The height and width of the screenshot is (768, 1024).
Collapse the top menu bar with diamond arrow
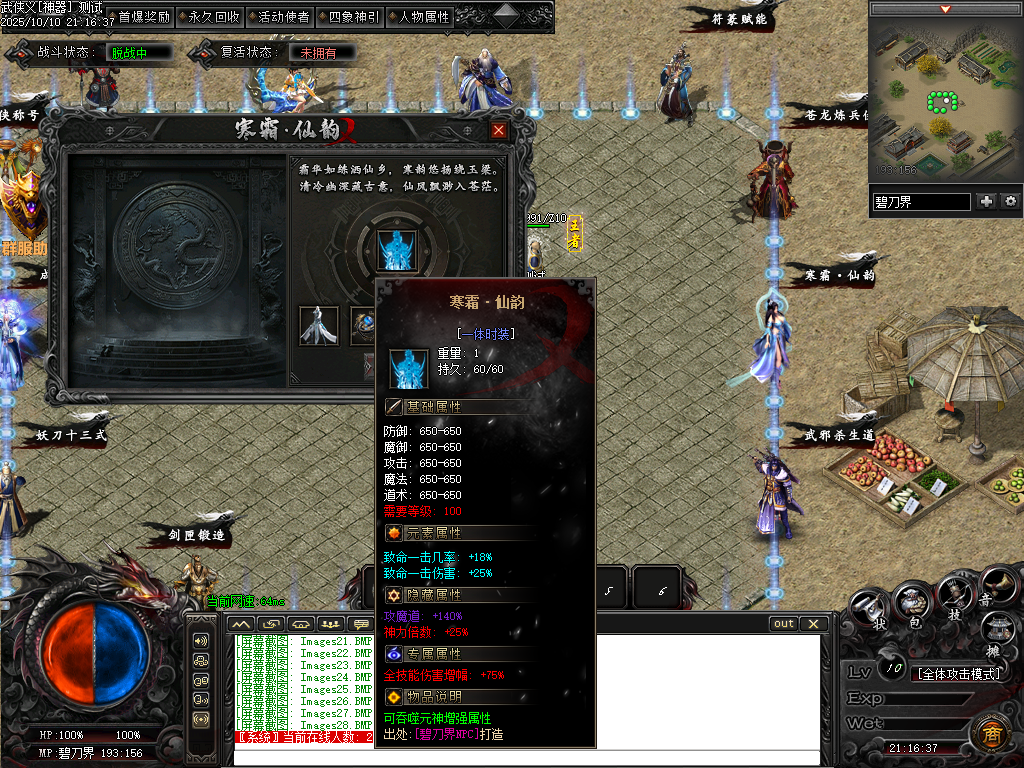(x=507, y=16)
